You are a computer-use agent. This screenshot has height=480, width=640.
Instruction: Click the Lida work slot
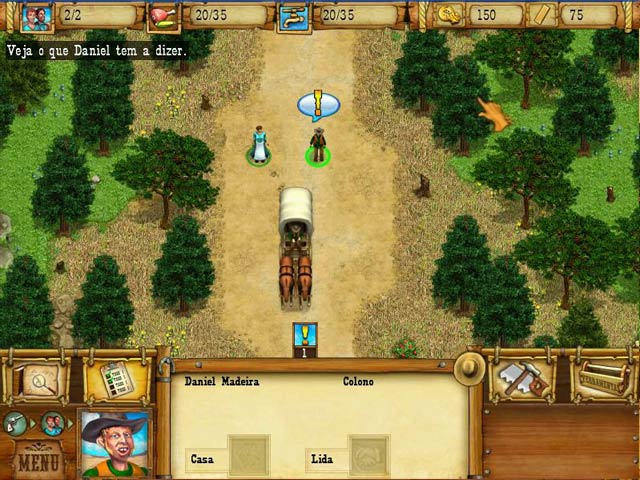tap(368, 456)
